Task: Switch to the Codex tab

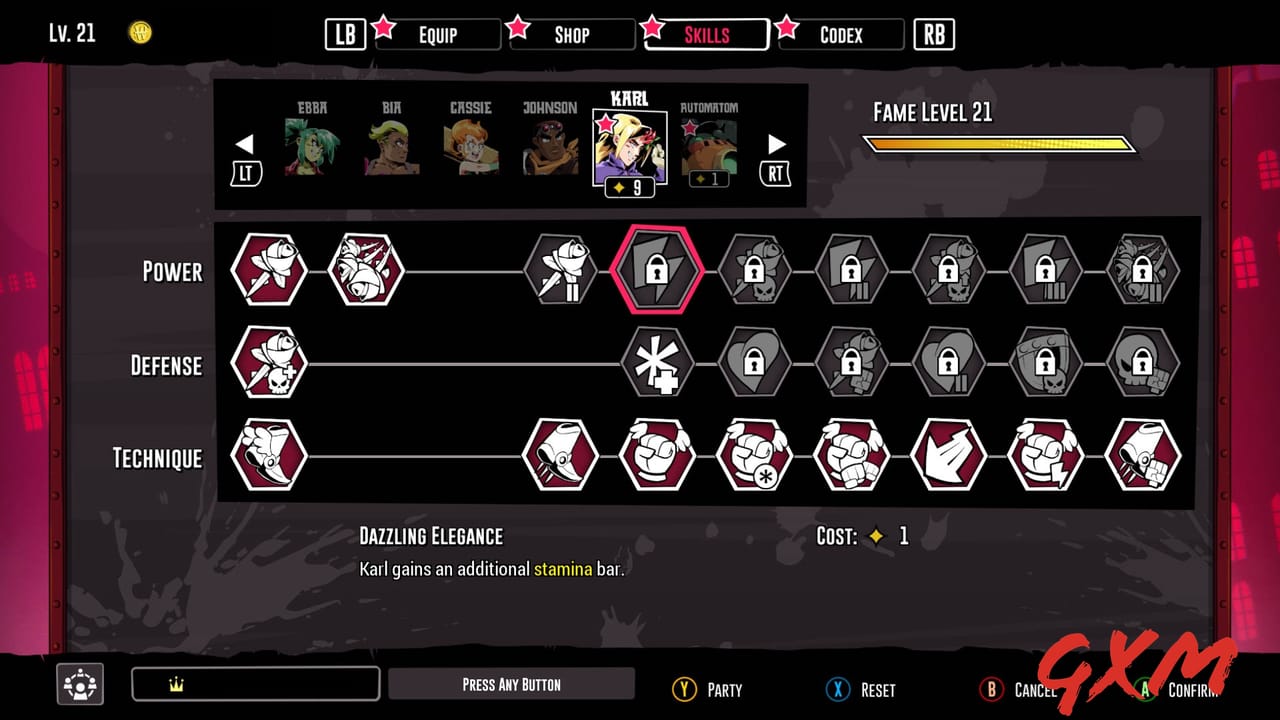Action: (840, 35)
